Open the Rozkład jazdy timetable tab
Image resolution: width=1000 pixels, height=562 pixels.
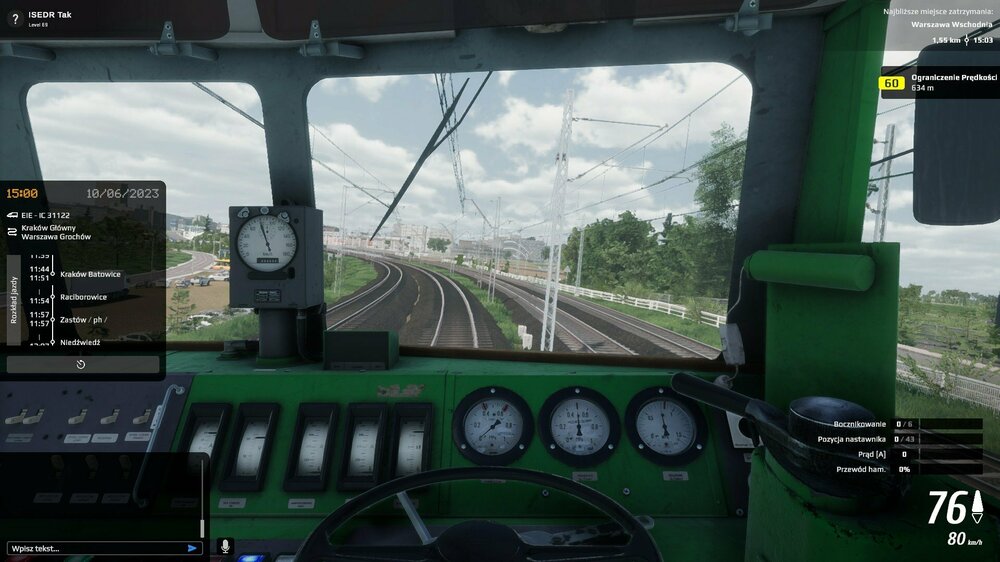[14, 299]
